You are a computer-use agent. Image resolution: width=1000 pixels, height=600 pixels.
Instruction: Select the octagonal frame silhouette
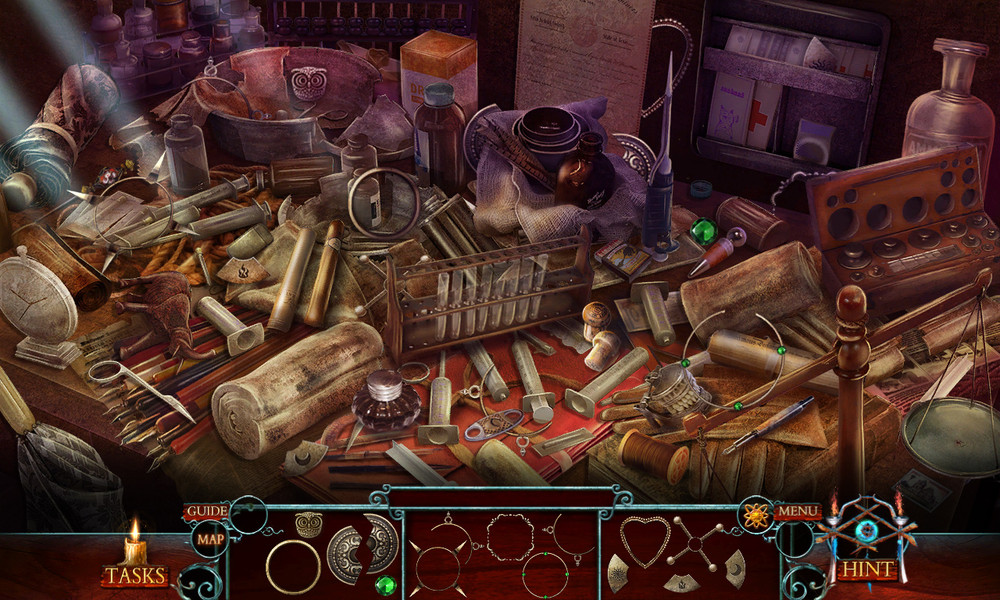tap(510, 537)
